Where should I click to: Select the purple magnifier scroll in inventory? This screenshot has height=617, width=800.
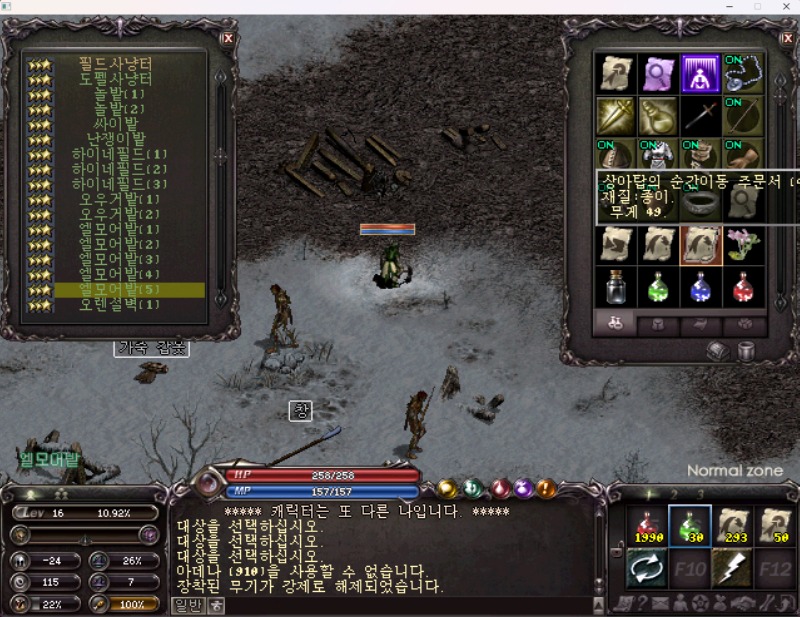pyautogui.click(x=658, y=73)
